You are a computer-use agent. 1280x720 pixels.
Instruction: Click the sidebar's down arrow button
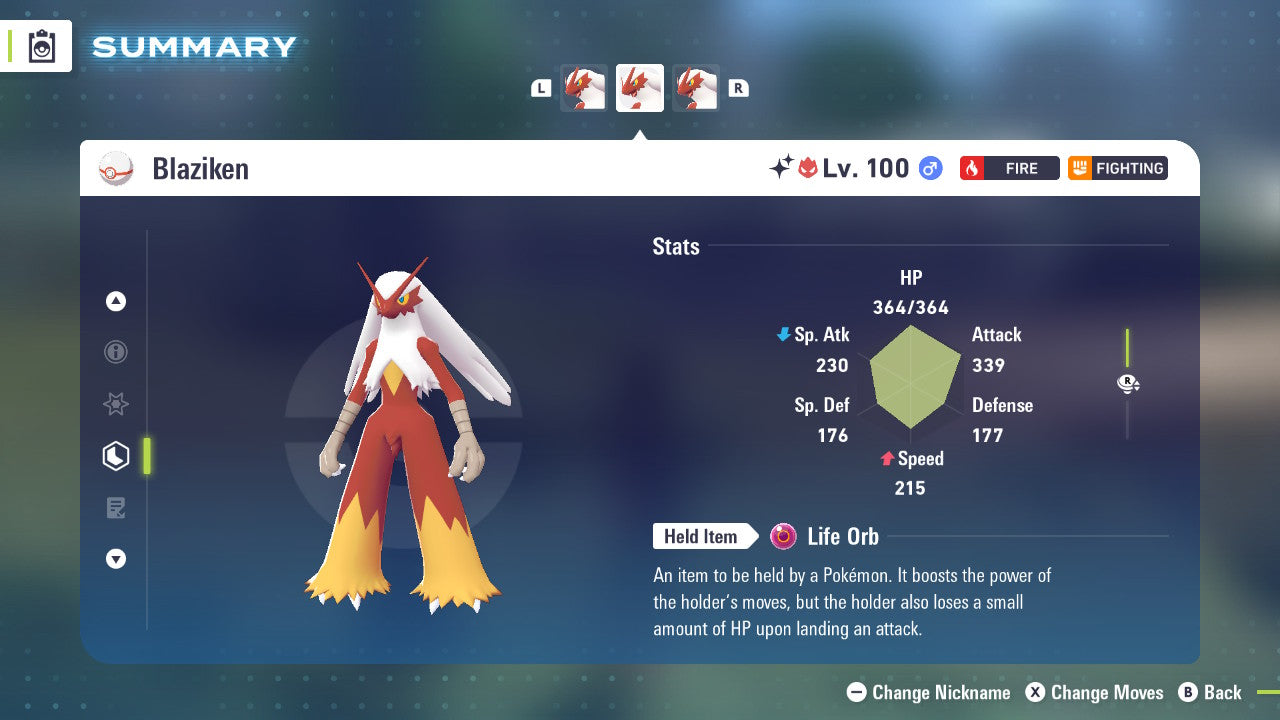pos(116,560)
